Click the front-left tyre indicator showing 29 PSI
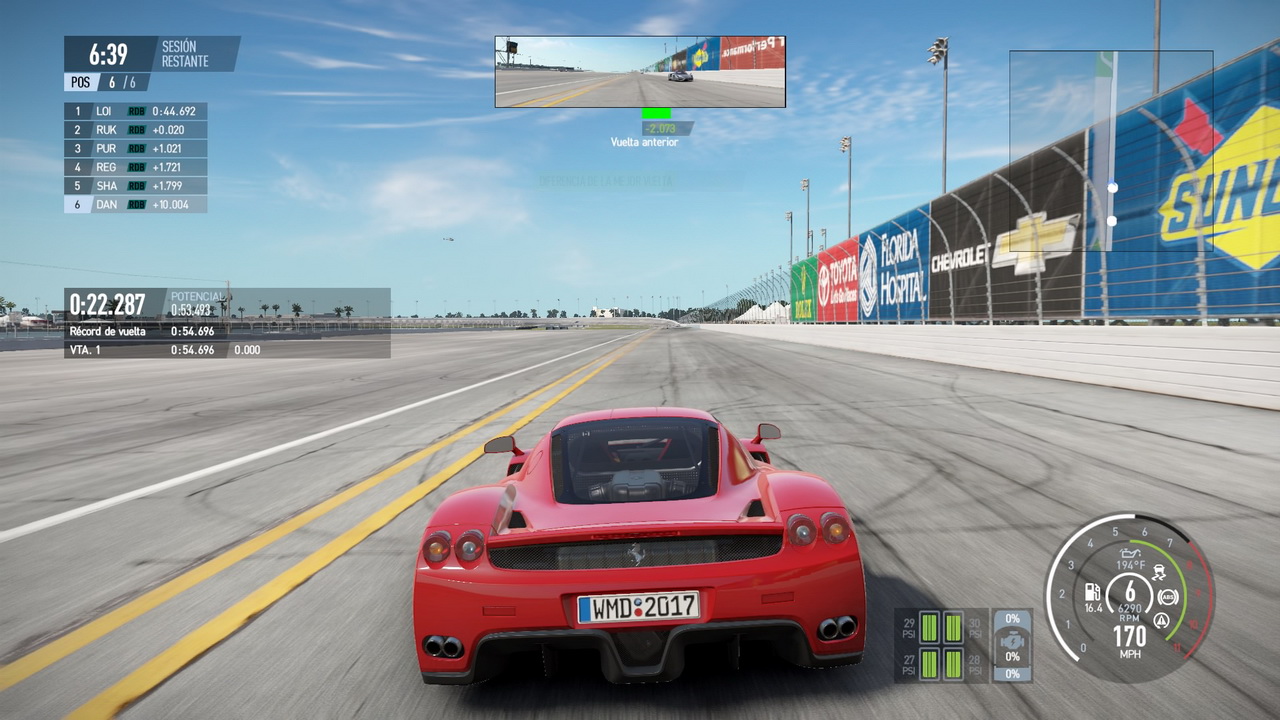This screenshot has width=1280, height=720. 930,627
